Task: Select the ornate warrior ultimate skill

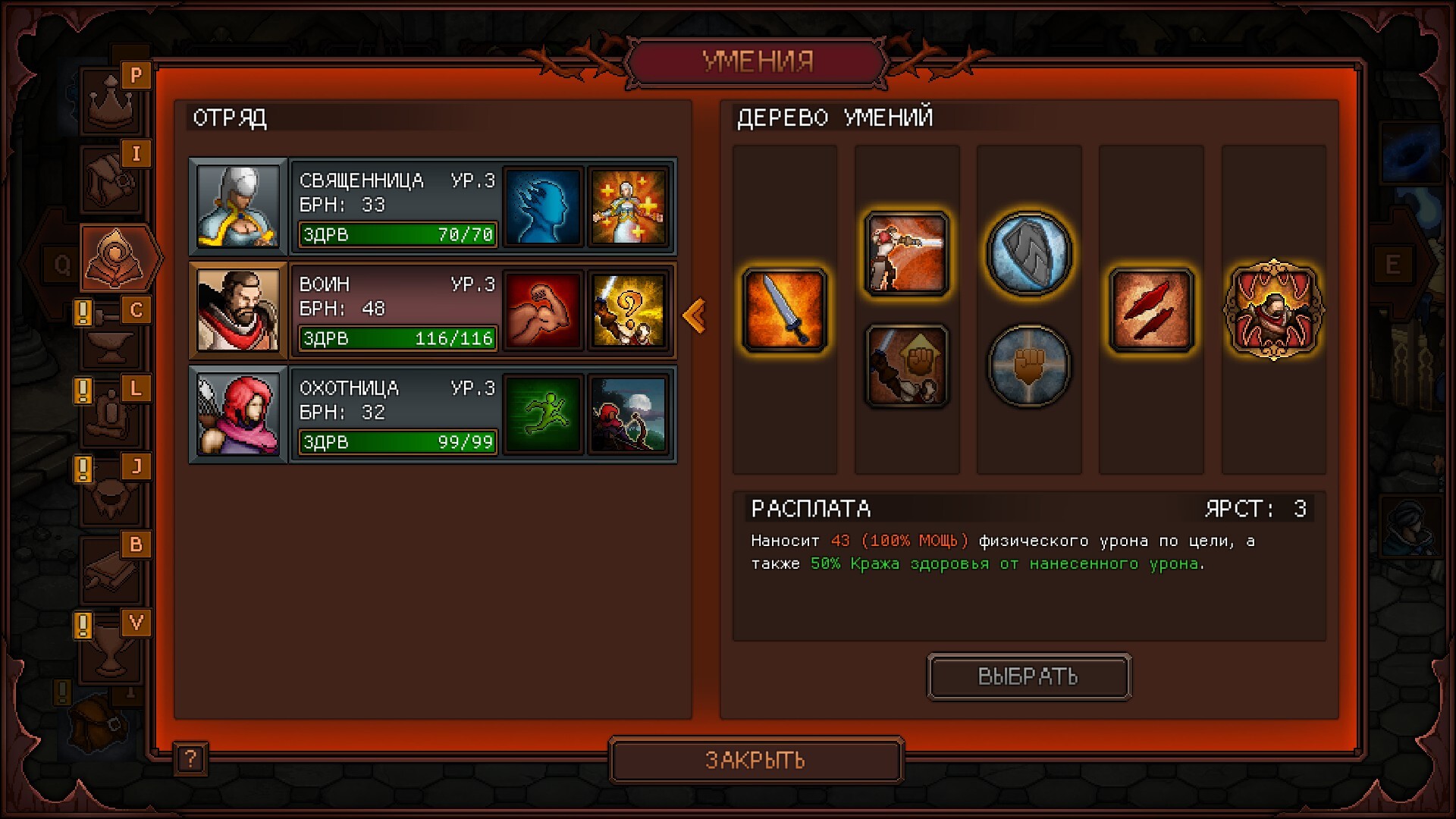Action: click(1273, 310)
